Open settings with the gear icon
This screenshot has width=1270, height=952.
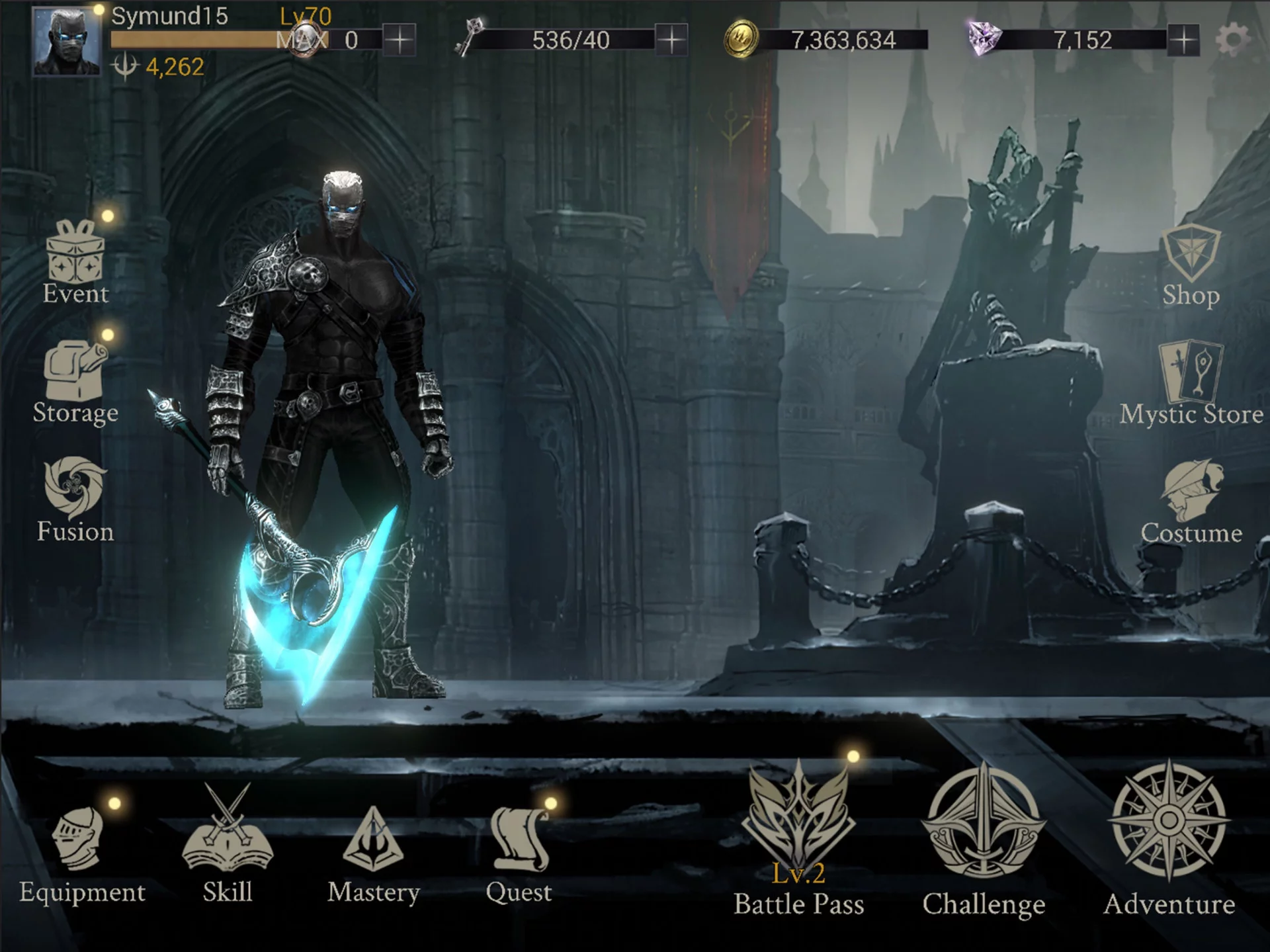[1232, 40]
